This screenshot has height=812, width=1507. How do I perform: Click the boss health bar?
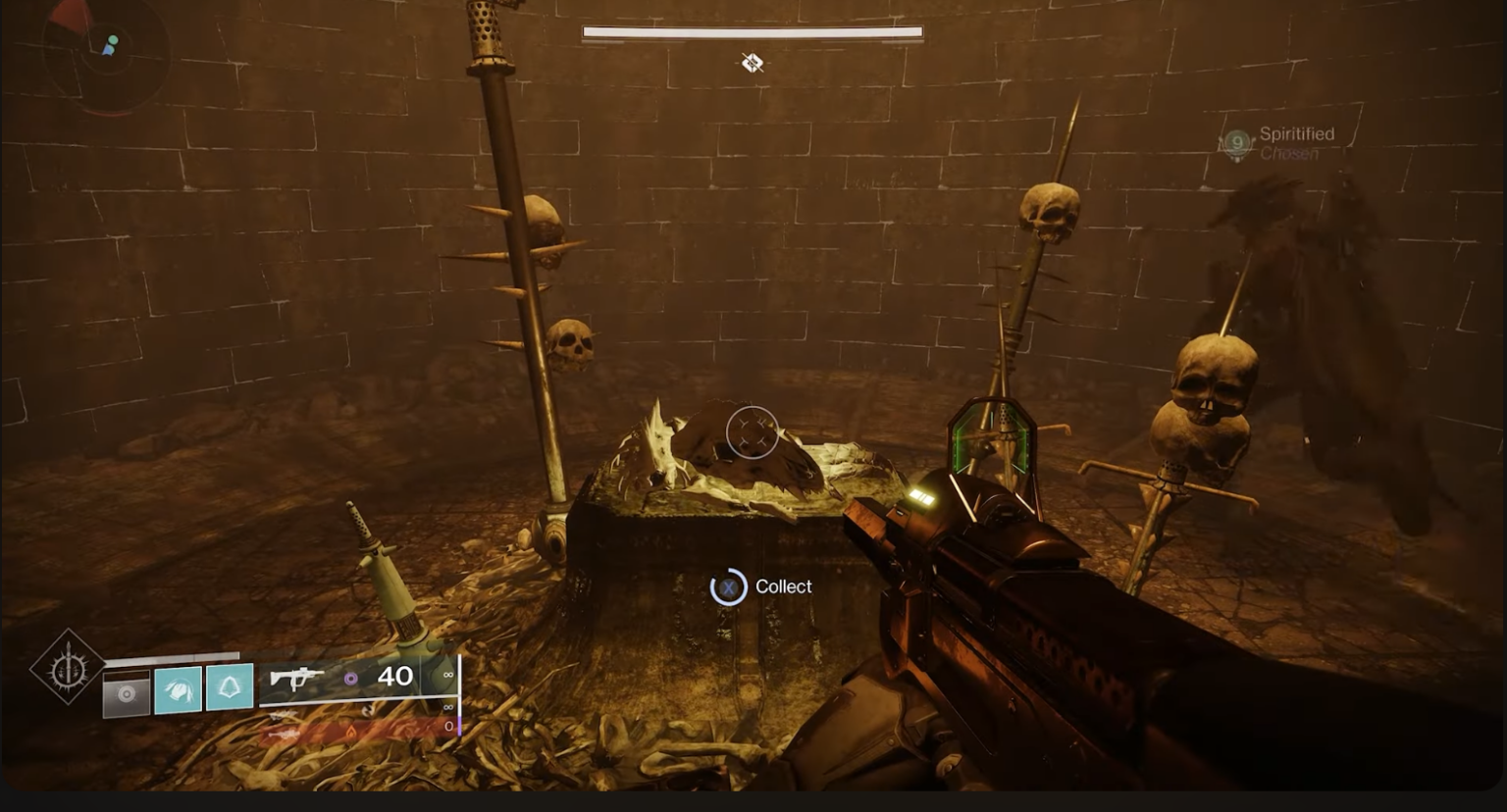pos(753,30)
